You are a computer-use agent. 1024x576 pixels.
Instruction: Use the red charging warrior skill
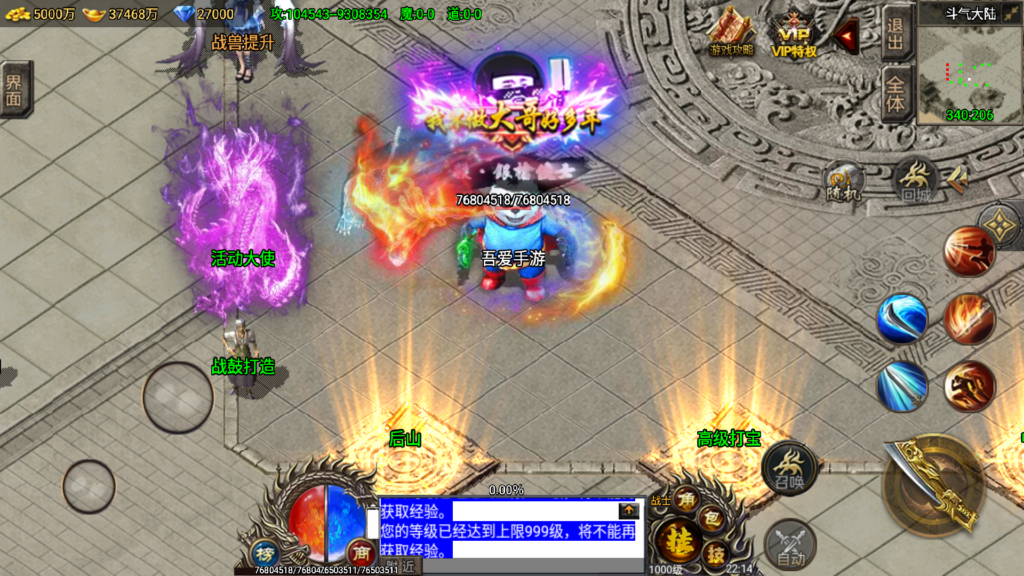pyautogui.click(x=969, y=386)
